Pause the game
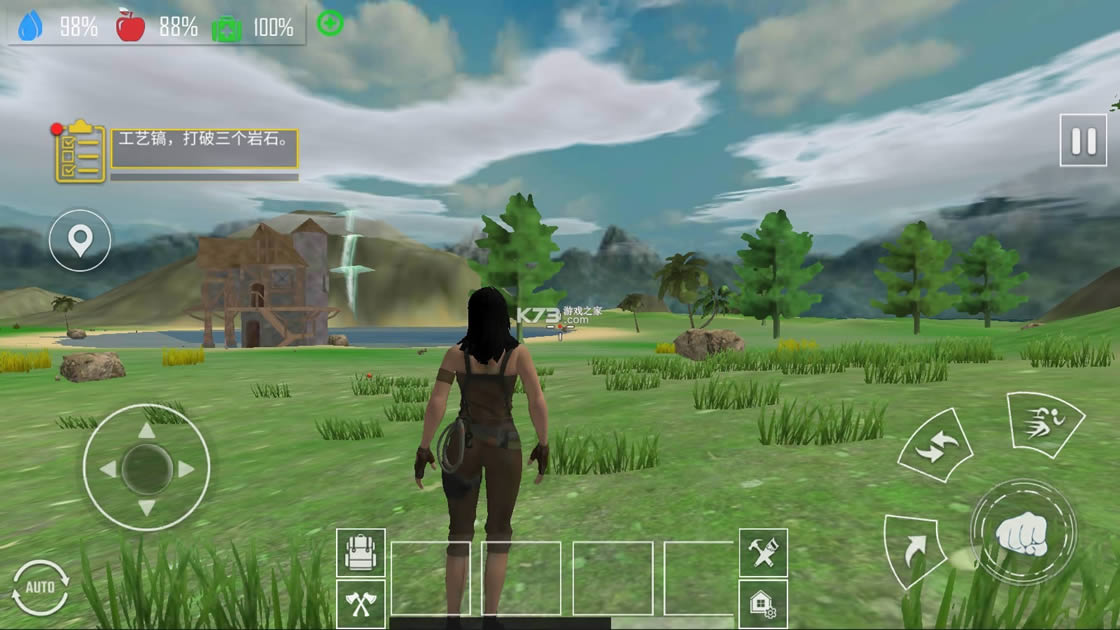The image size is (1120, 630). click(x=1083, y=140)
